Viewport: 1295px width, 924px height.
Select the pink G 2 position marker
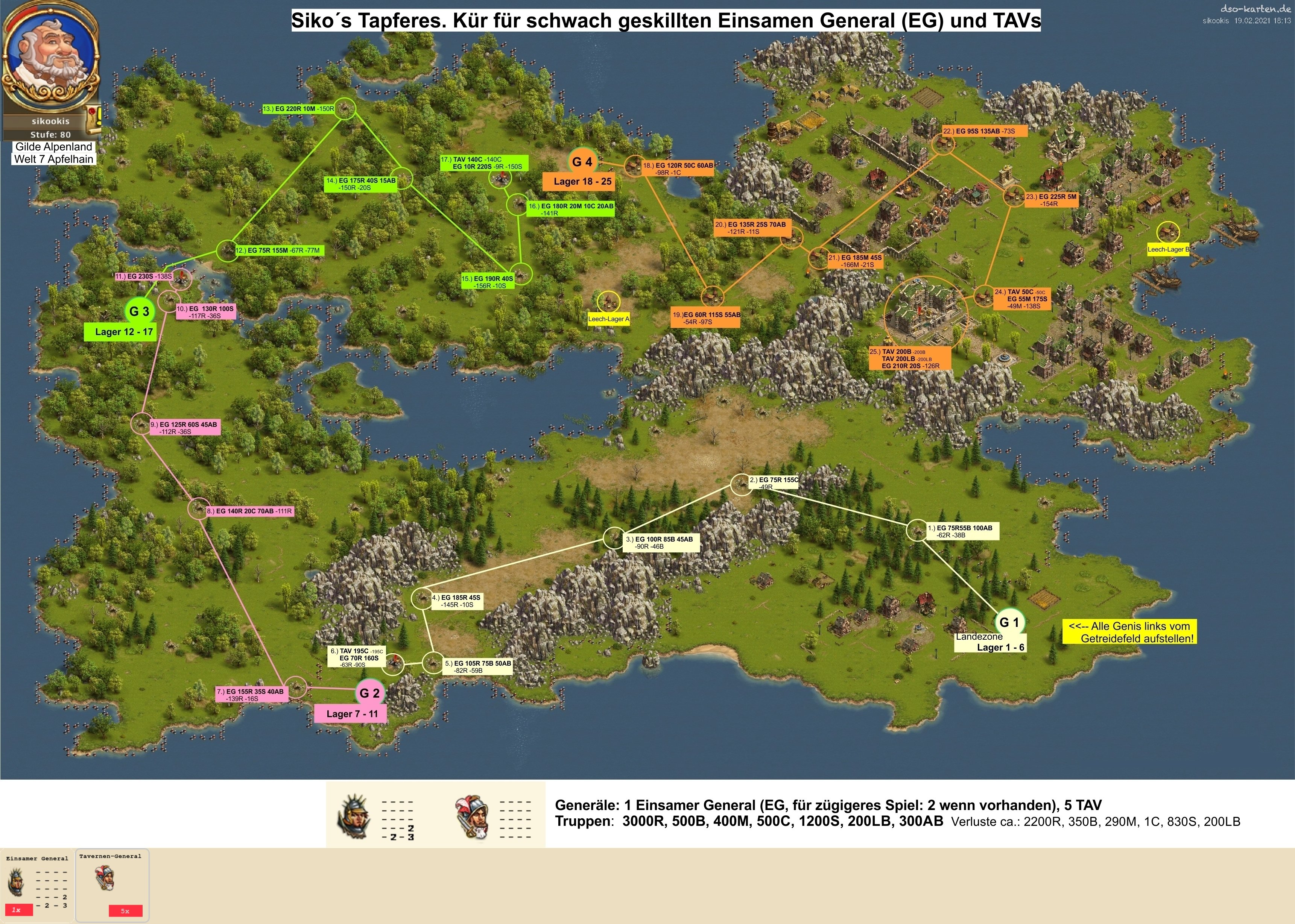pos(369,693)
